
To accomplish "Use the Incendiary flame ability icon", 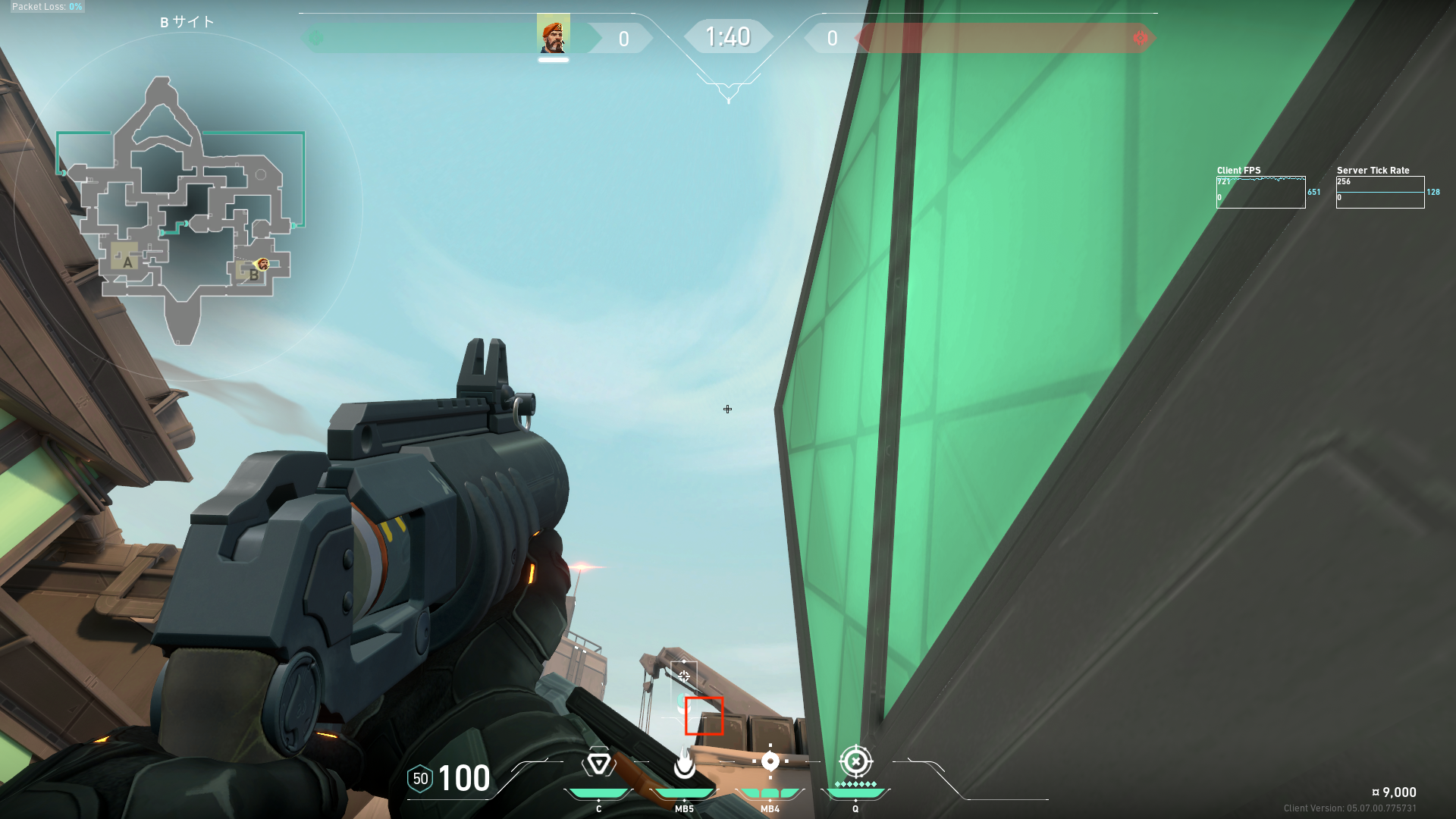I will click(684, 763).
